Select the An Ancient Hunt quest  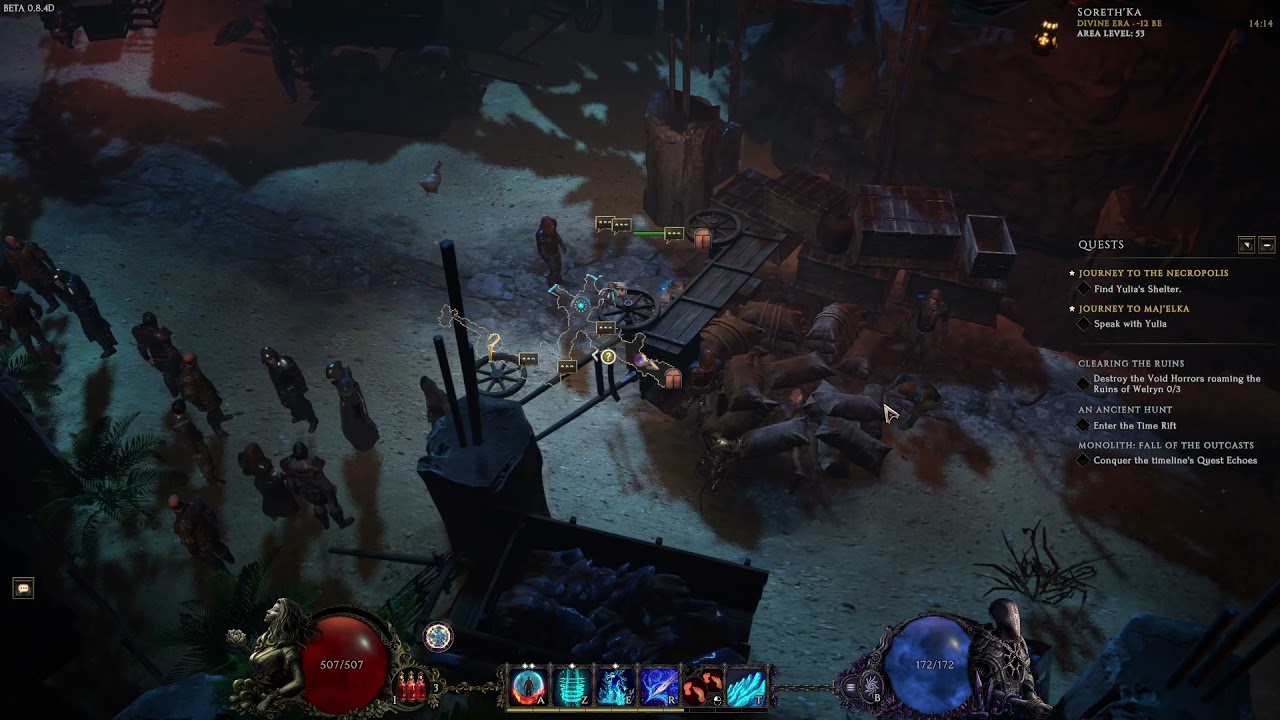(1125, 410)
